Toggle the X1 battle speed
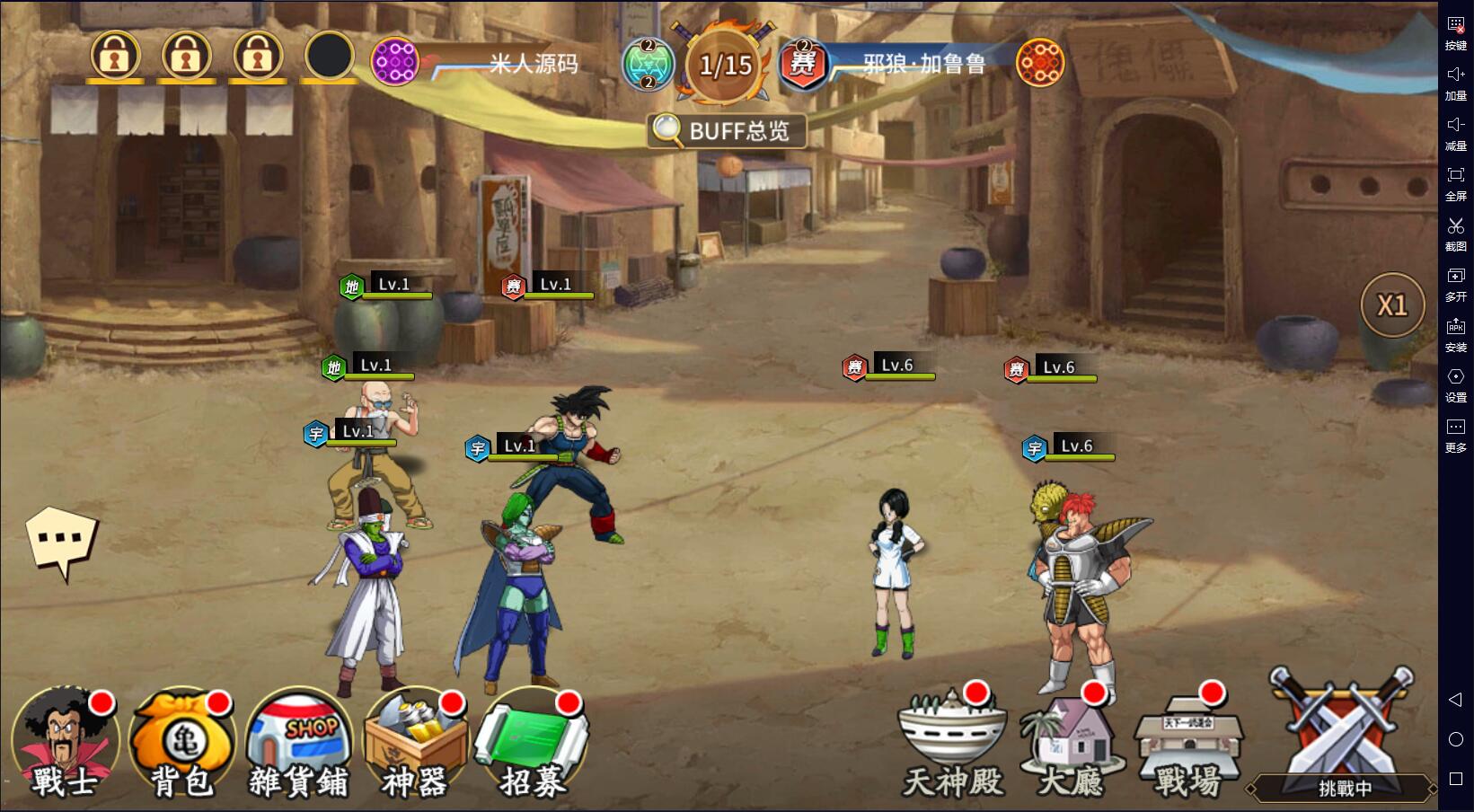The width and height of the screenshot is (1474, 812). [x=1391, y=305]
